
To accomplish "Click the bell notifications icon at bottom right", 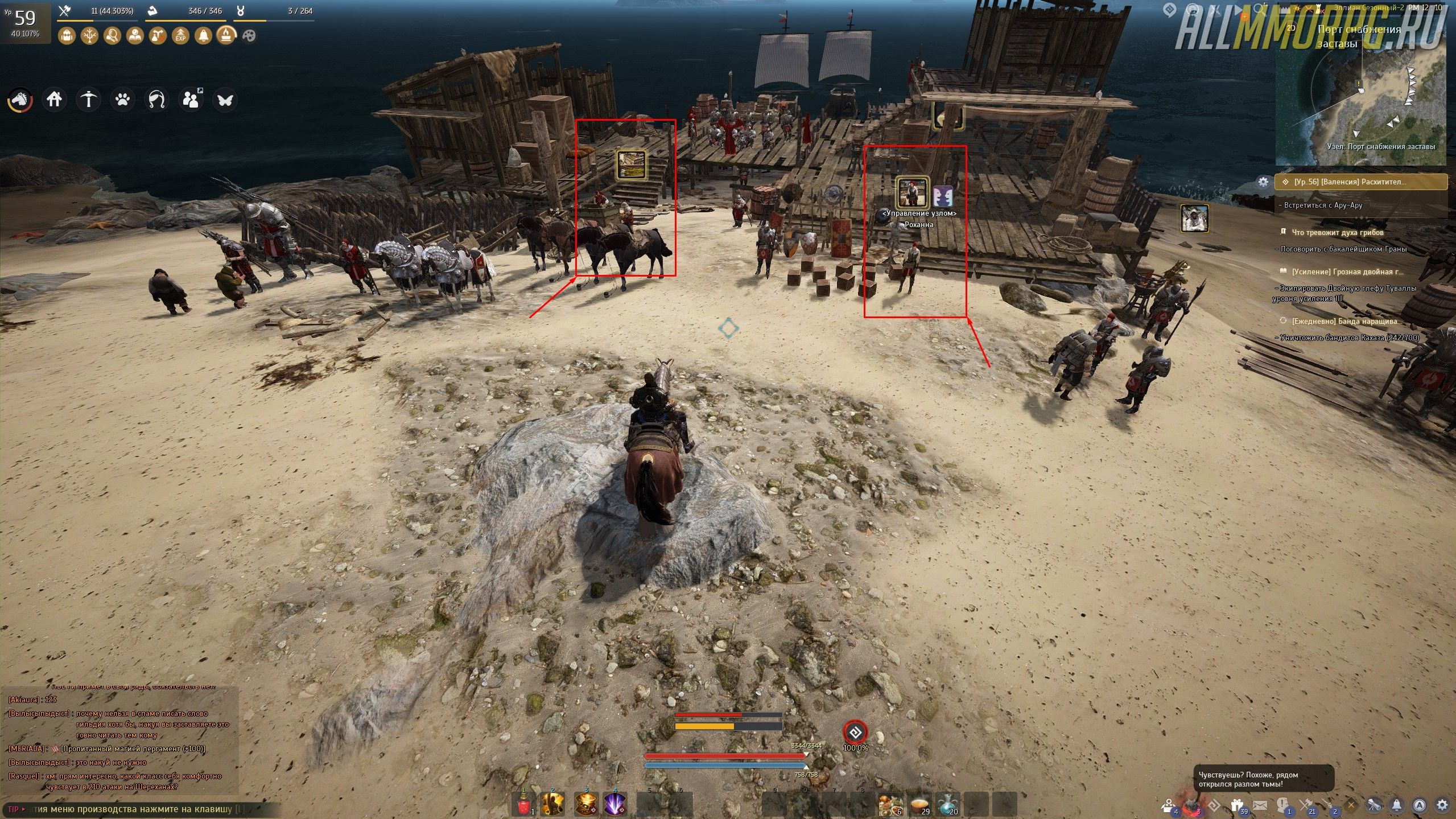I will point(1397,805).
